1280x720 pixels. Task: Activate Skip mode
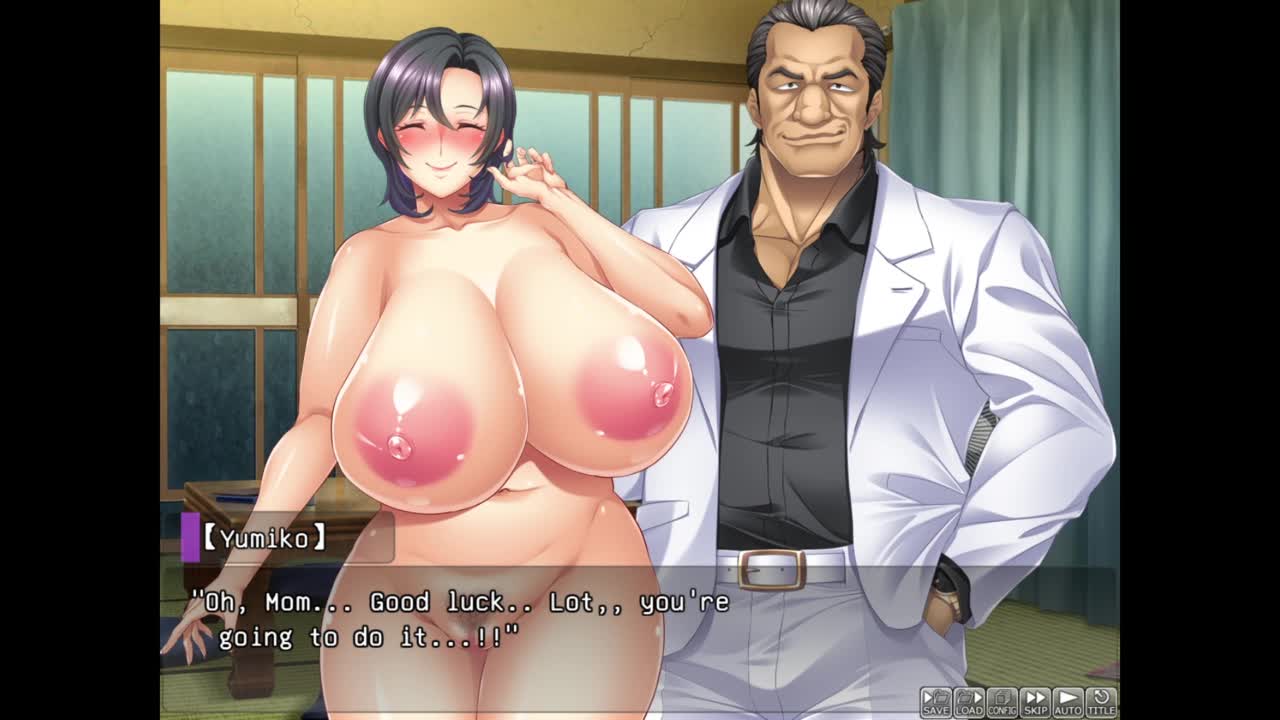pos(1035,702)
